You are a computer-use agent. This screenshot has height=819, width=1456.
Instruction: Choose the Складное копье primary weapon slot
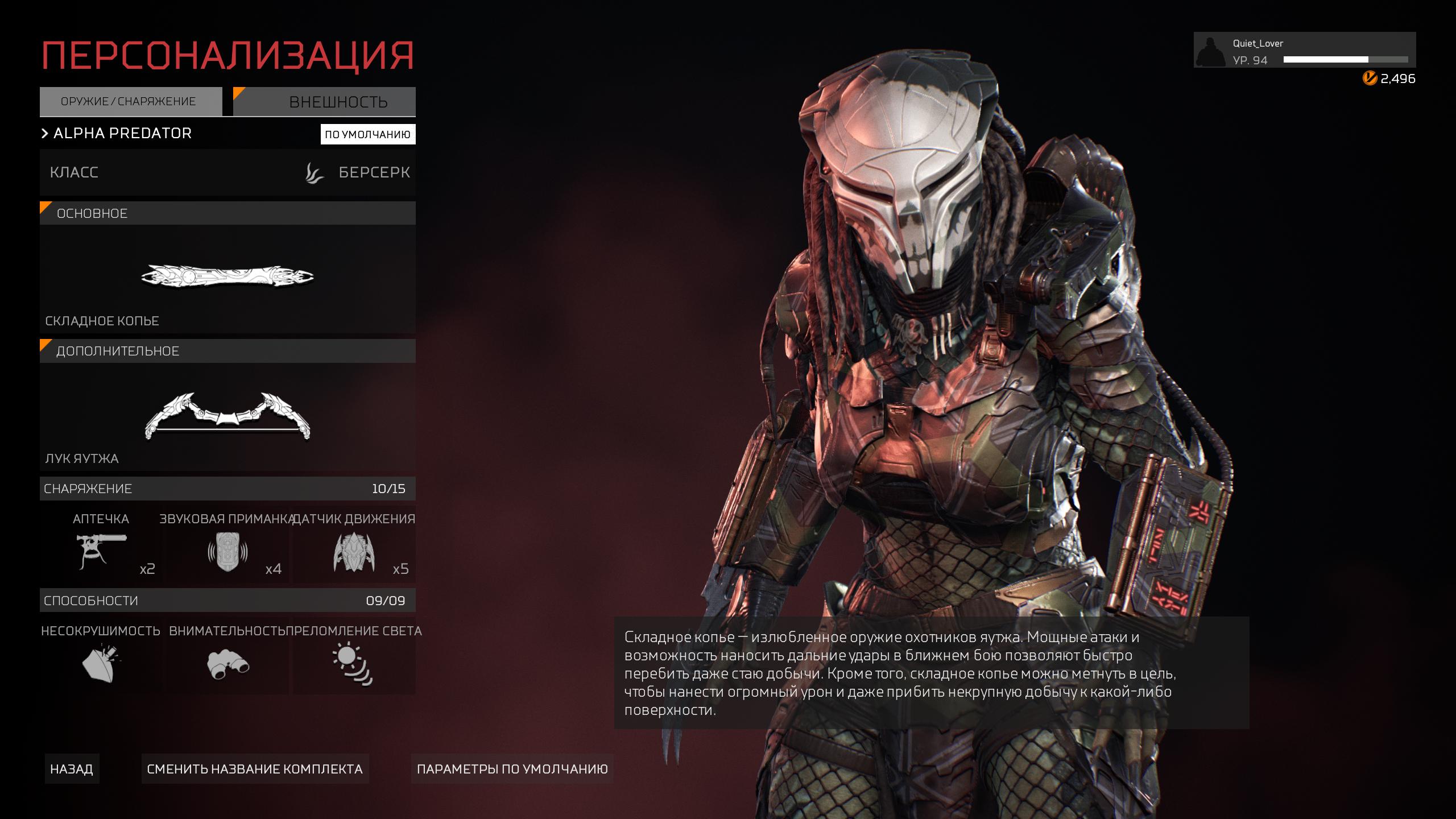[x=227, y=279]
